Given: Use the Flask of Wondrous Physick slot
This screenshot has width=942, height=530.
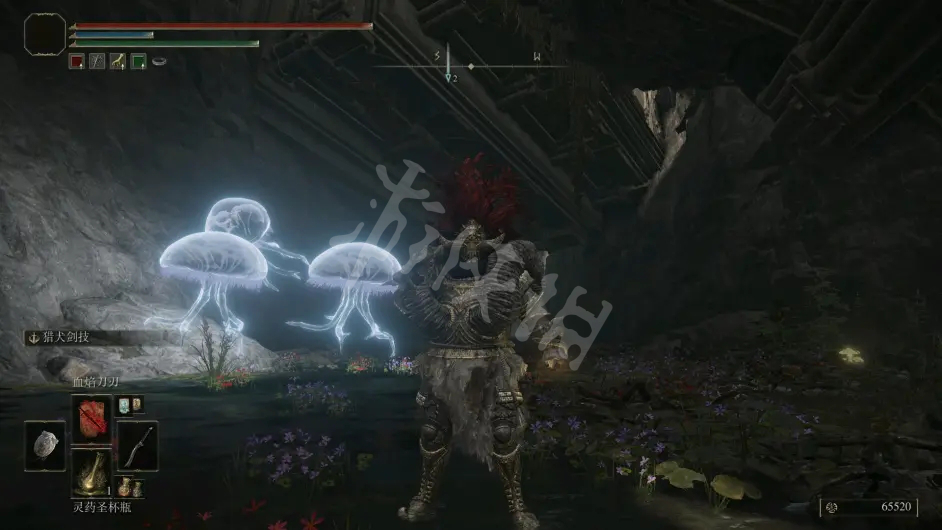Looking at the screenshot, I should (x=91, y=472).
